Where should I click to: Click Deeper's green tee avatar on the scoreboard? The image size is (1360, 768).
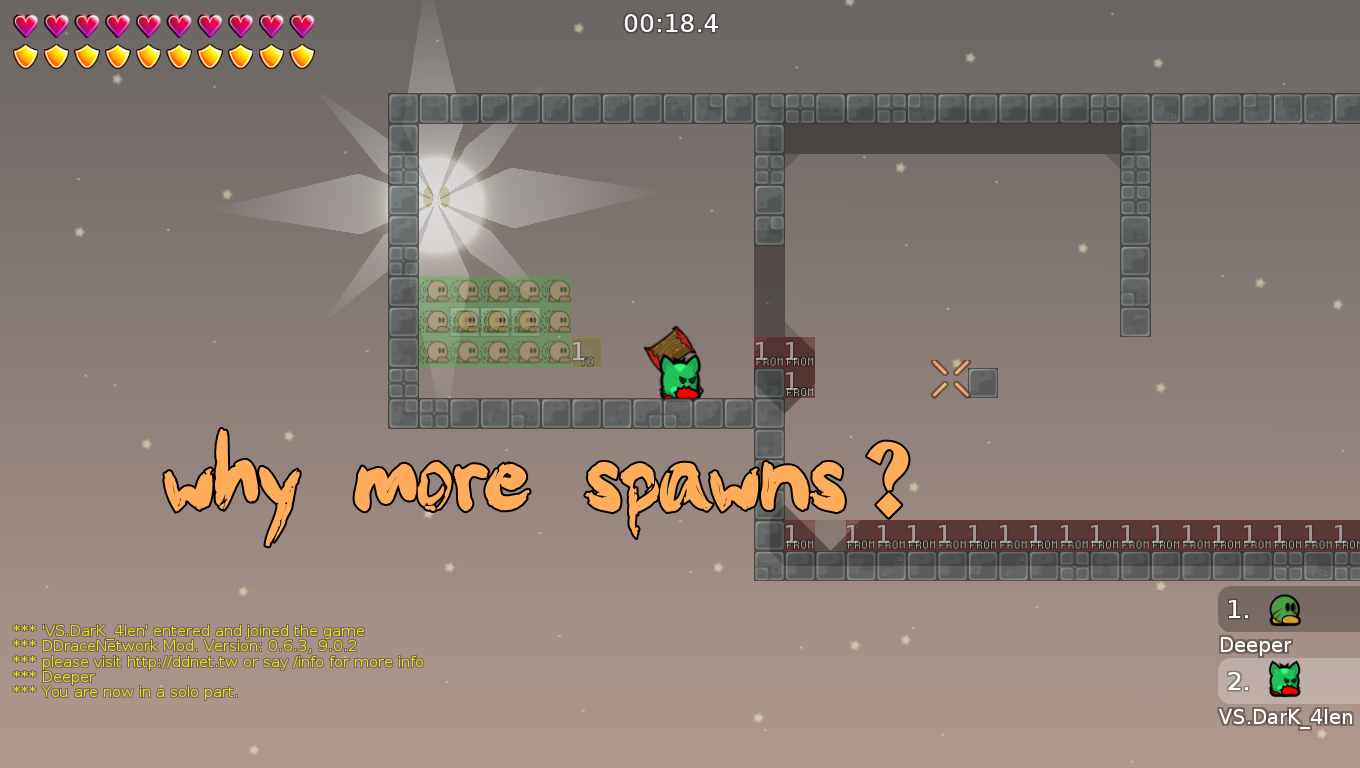[x=1286, y=609]
